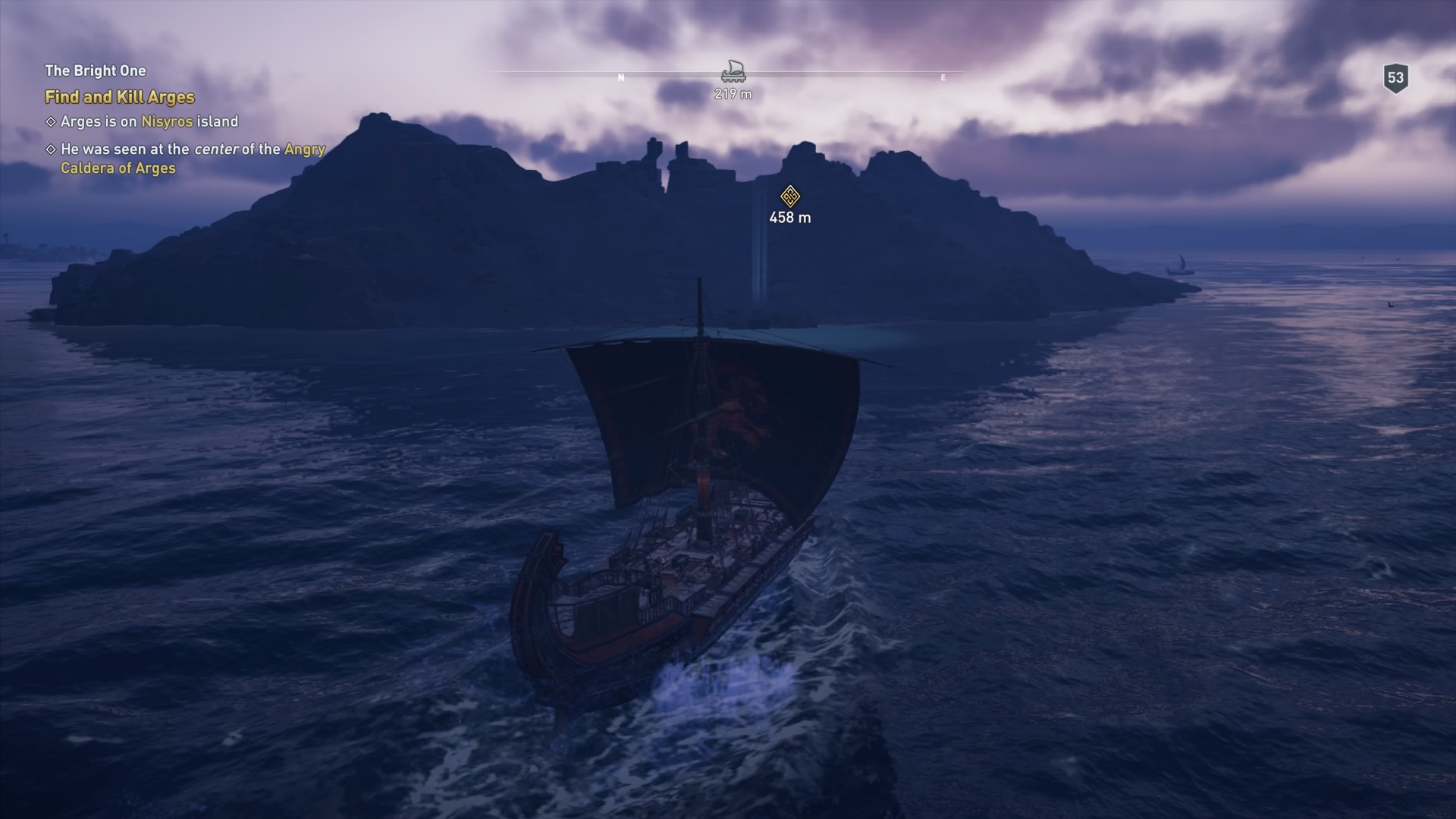Open The Bright One quest title
Viewport: 1456px width, 819px height.
click(96, 71)
